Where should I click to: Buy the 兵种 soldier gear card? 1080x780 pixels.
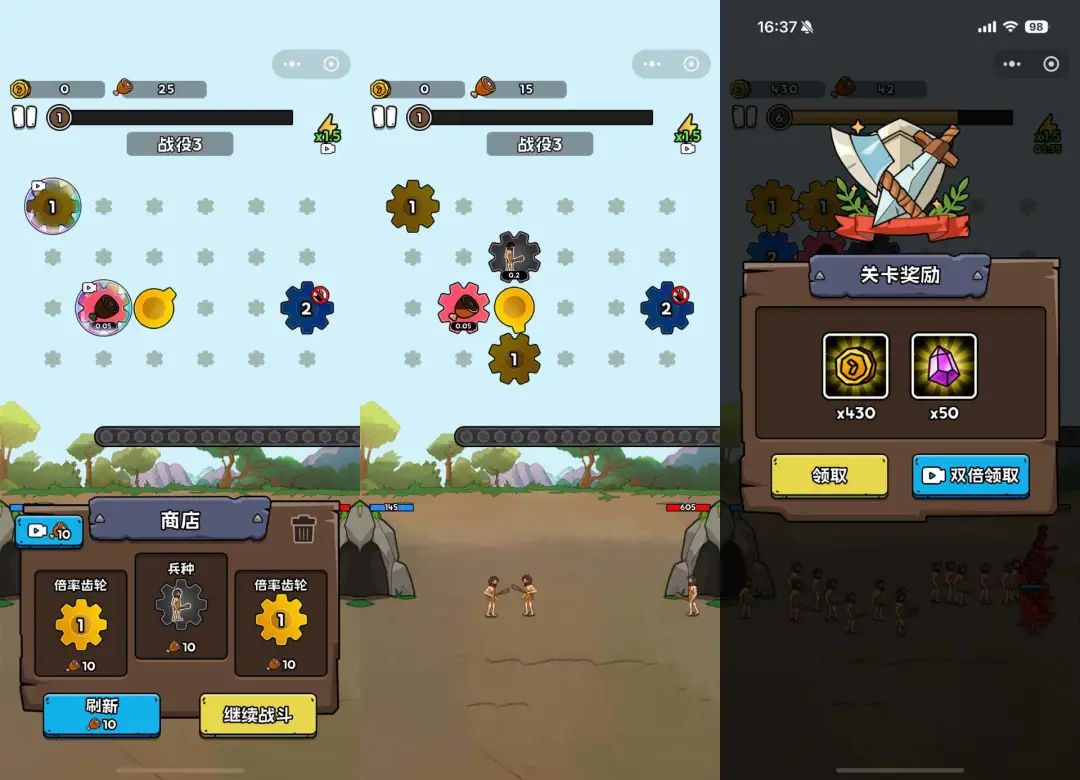[181, 605]
